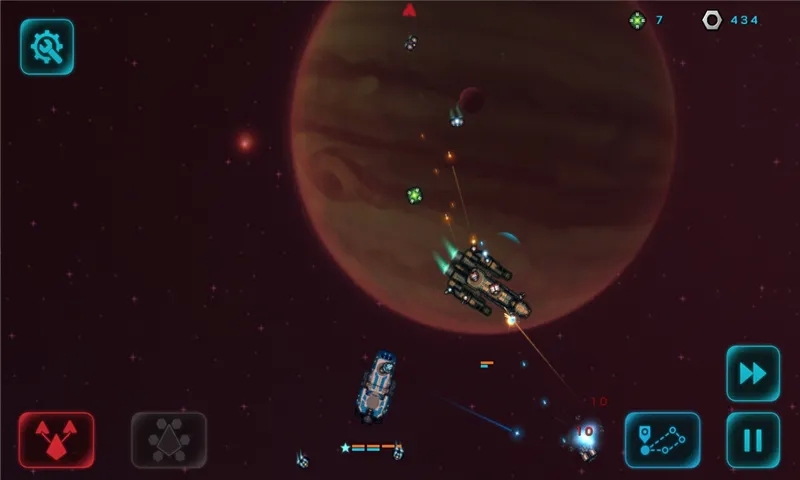800x480 pixels.
Task: Open the waypoint route planner button
Action: [x=662, y=440]
